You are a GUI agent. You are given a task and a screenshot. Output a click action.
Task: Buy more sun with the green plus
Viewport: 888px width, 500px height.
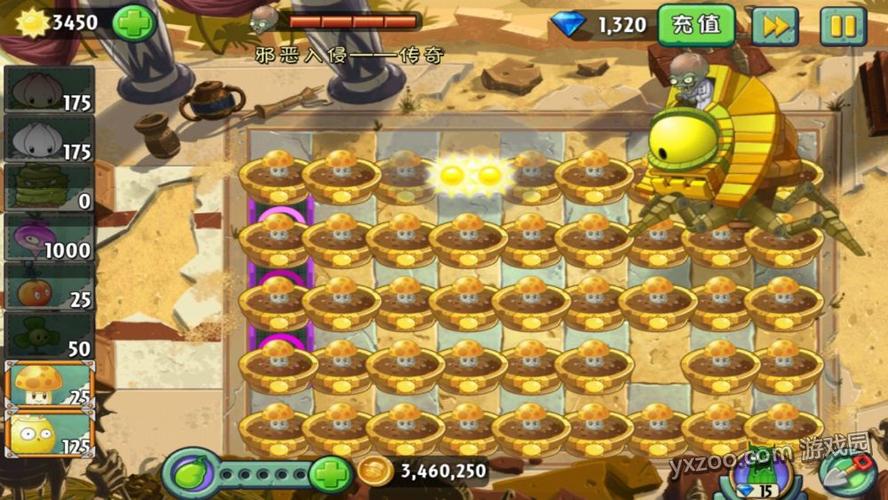click(x=132, y=22)
